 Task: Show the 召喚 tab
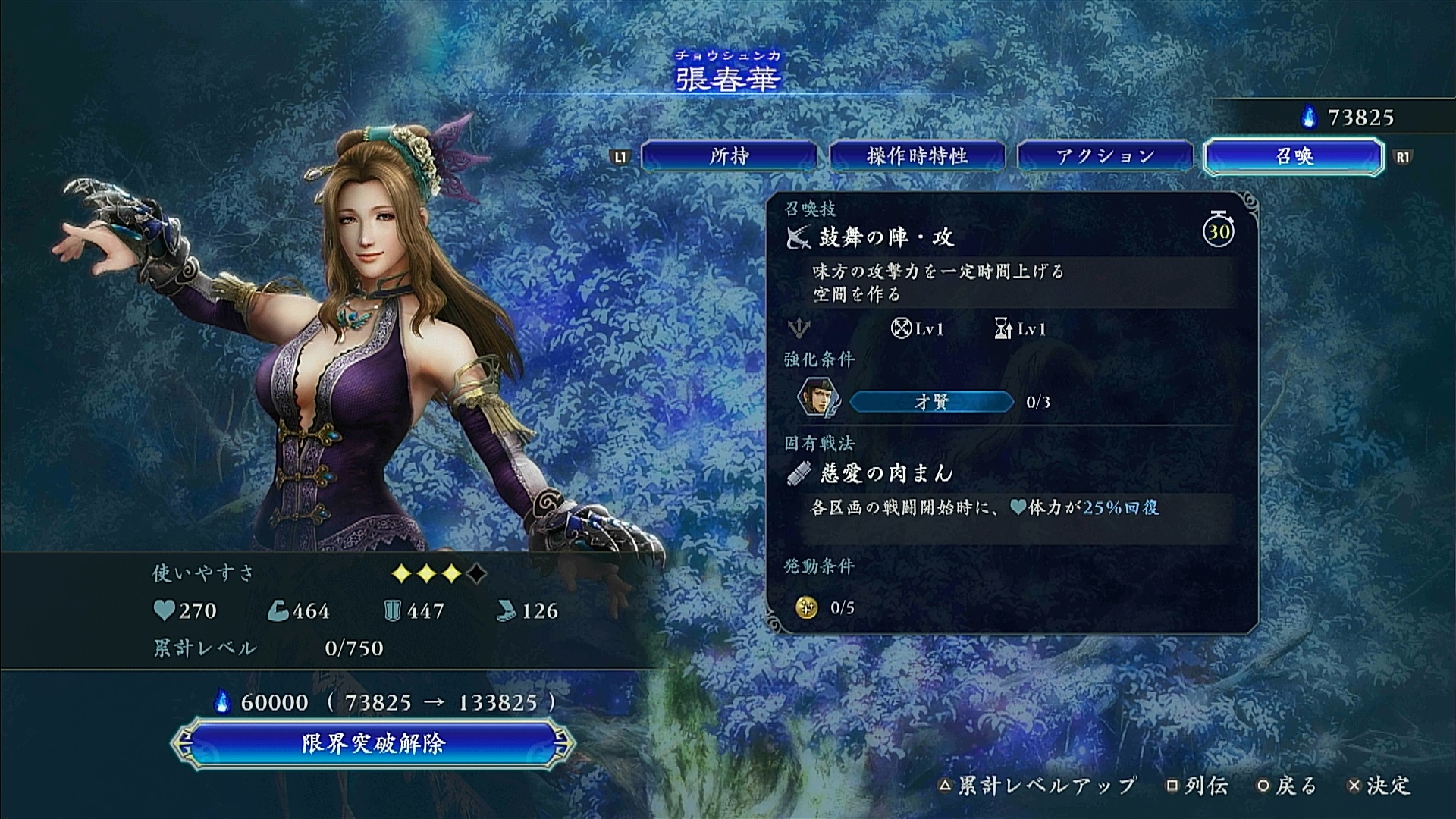[1293, 156]
